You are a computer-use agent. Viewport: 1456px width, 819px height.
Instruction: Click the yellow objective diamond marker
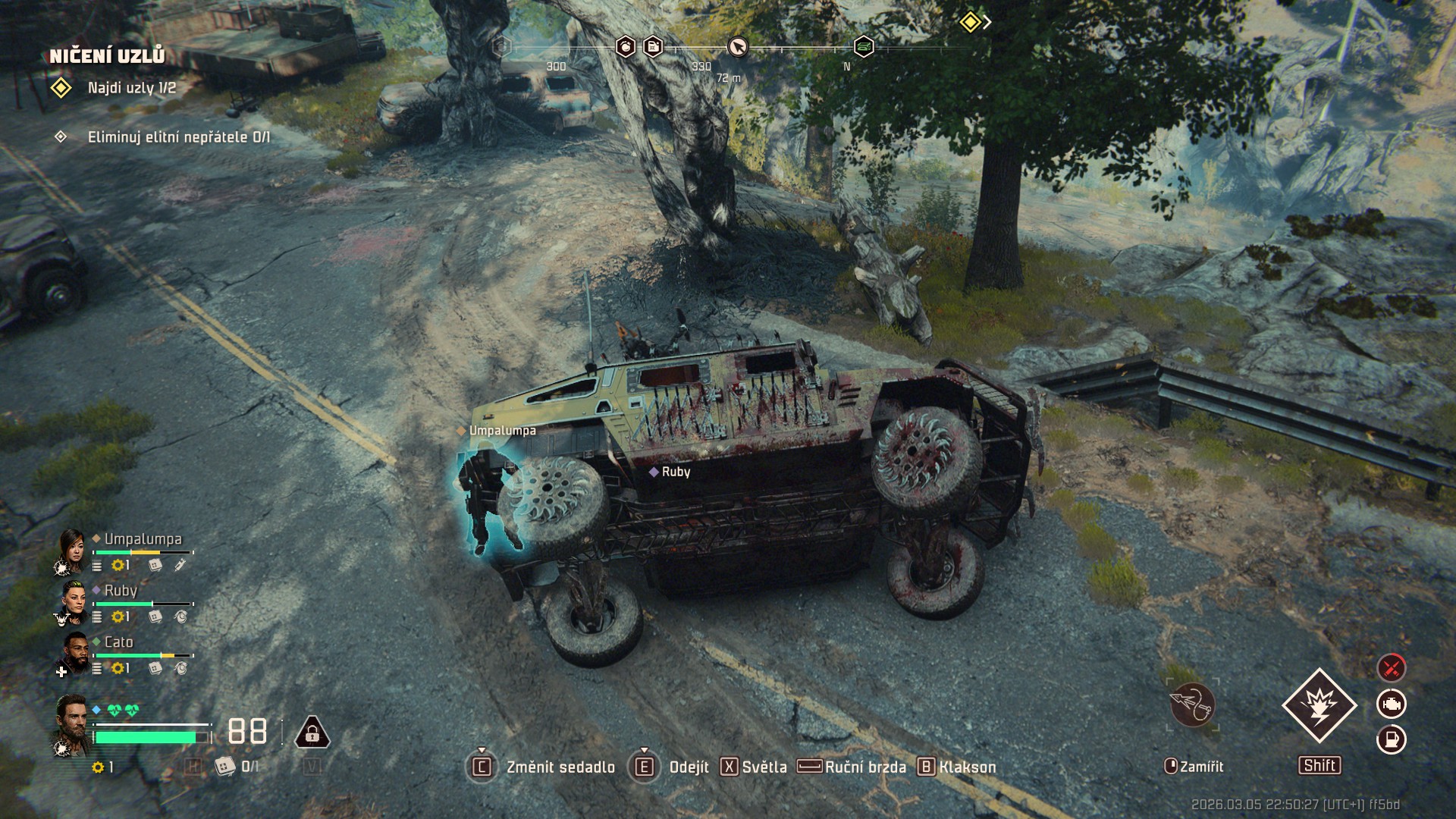click(x=970, y=22)
